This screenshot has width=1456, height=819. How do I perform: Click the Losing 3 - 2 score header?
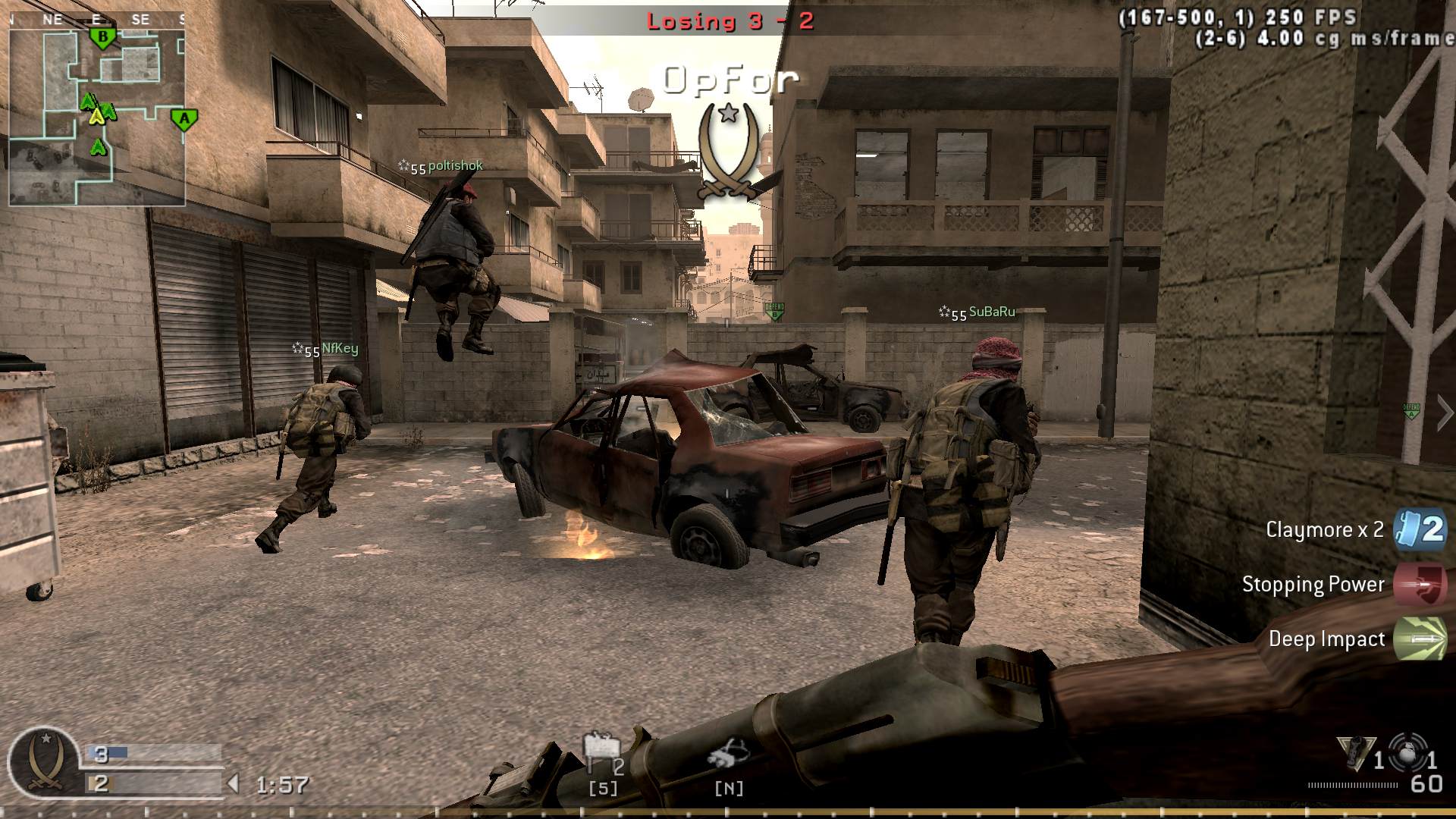coord(730,20)
